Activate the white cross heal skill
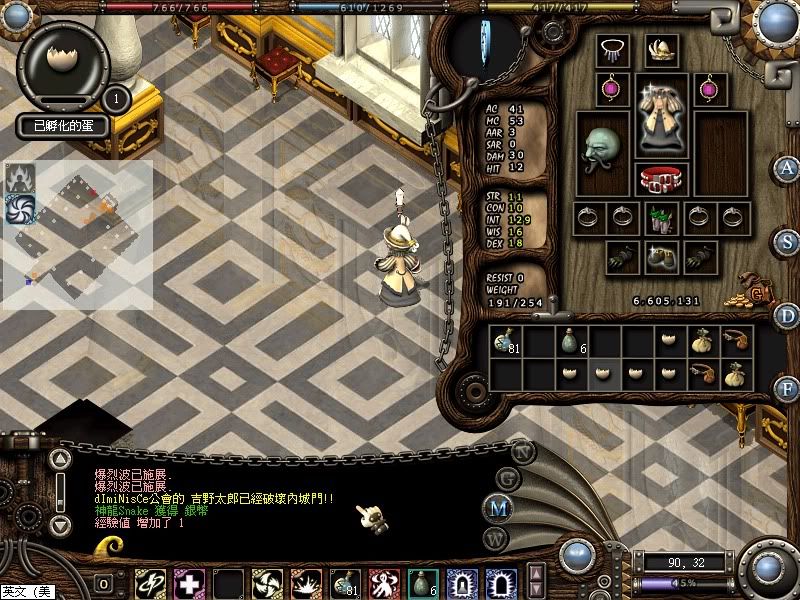Viewport: 800px width, 600px height. 189,583
